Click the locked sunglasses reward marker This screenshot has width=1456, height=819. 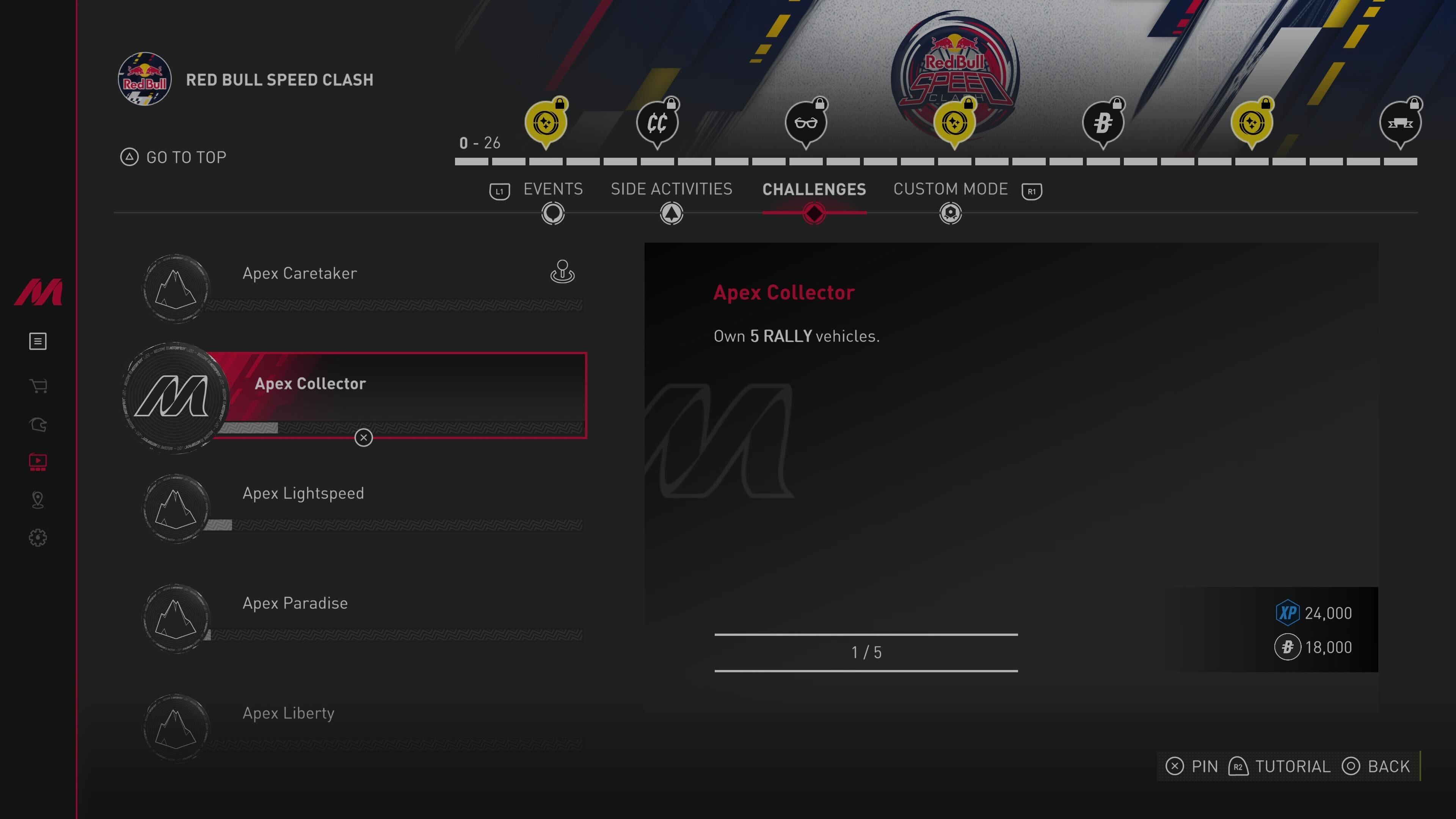[x=805, y=122]
